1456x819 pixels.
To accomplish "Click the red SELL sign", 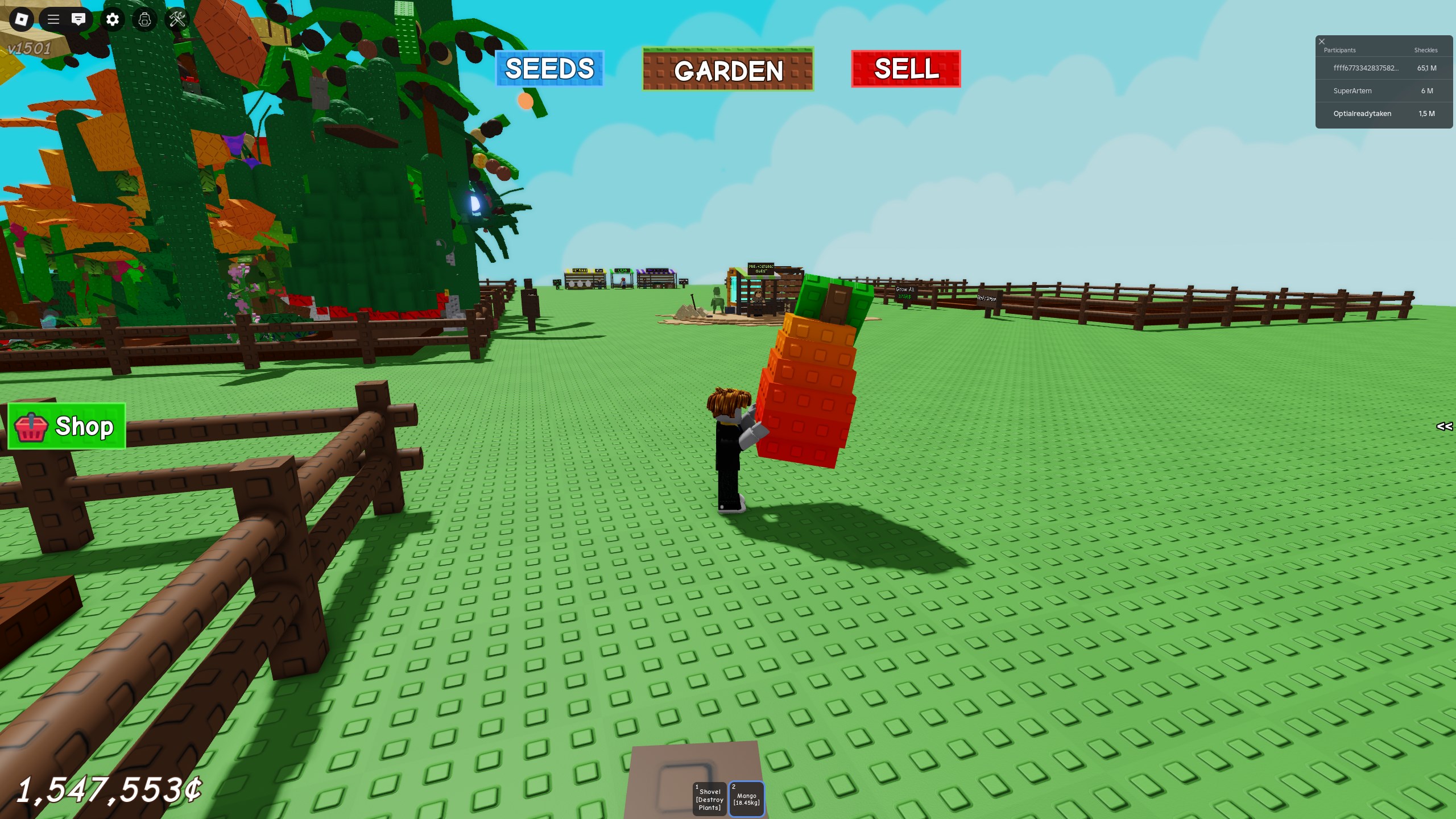I will [x=905, y=69].
